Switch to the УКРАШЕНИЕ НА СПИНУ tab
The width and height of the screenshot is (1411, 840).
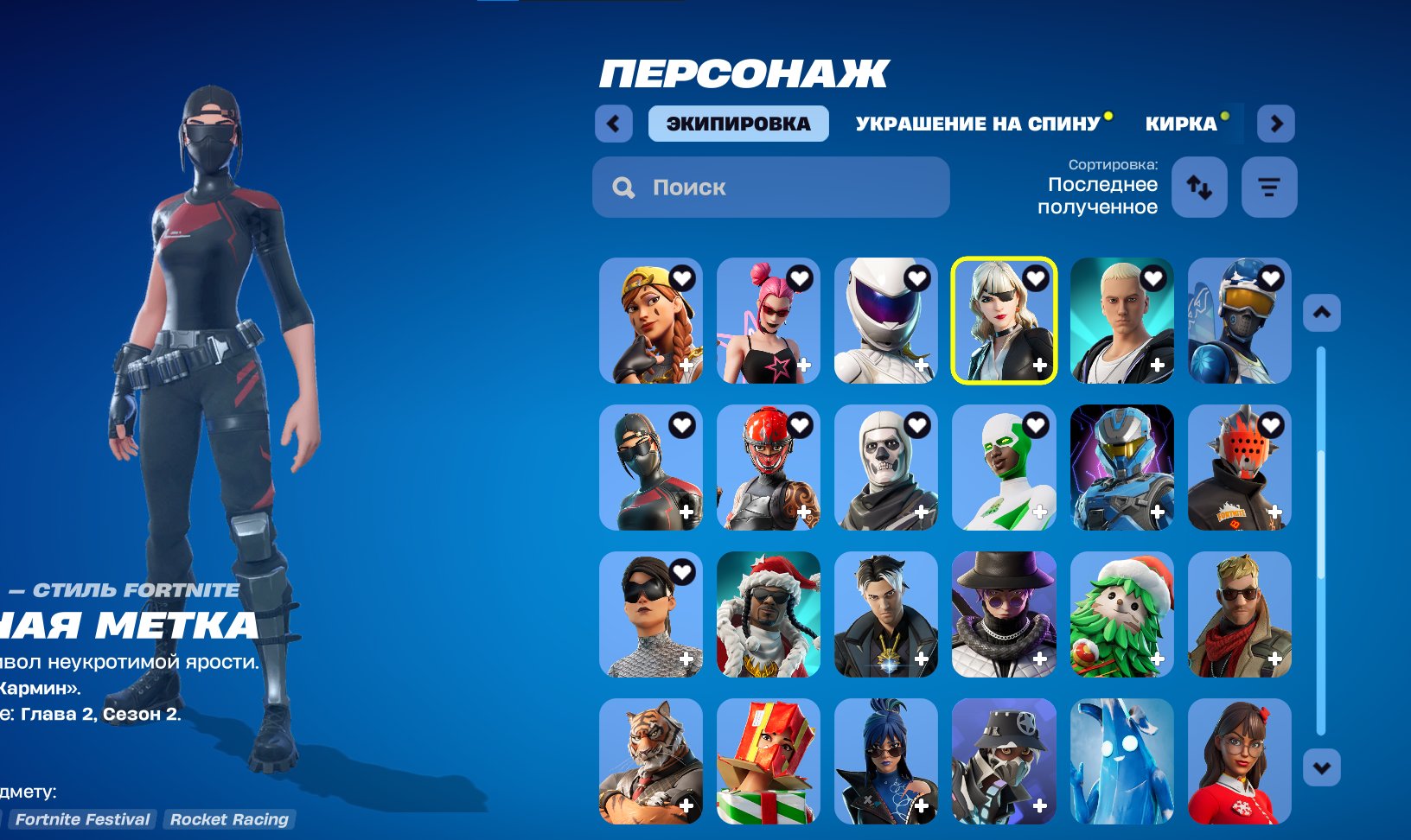pos(975,124)
